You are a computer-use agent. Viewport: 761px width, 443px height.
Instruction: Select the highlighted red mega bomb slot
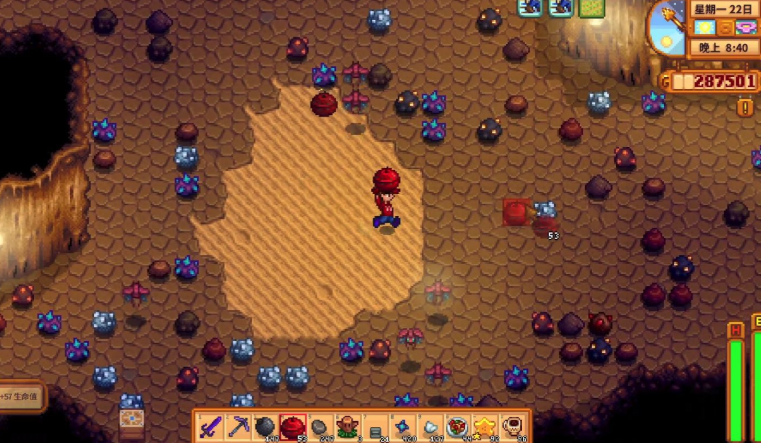292,427
